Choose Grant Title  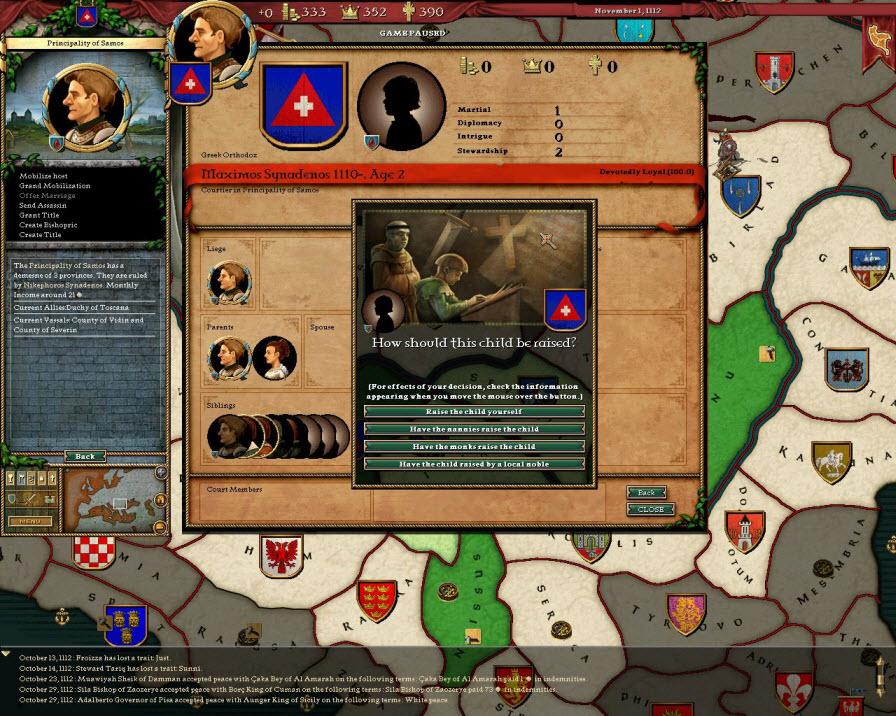[41, 215]
